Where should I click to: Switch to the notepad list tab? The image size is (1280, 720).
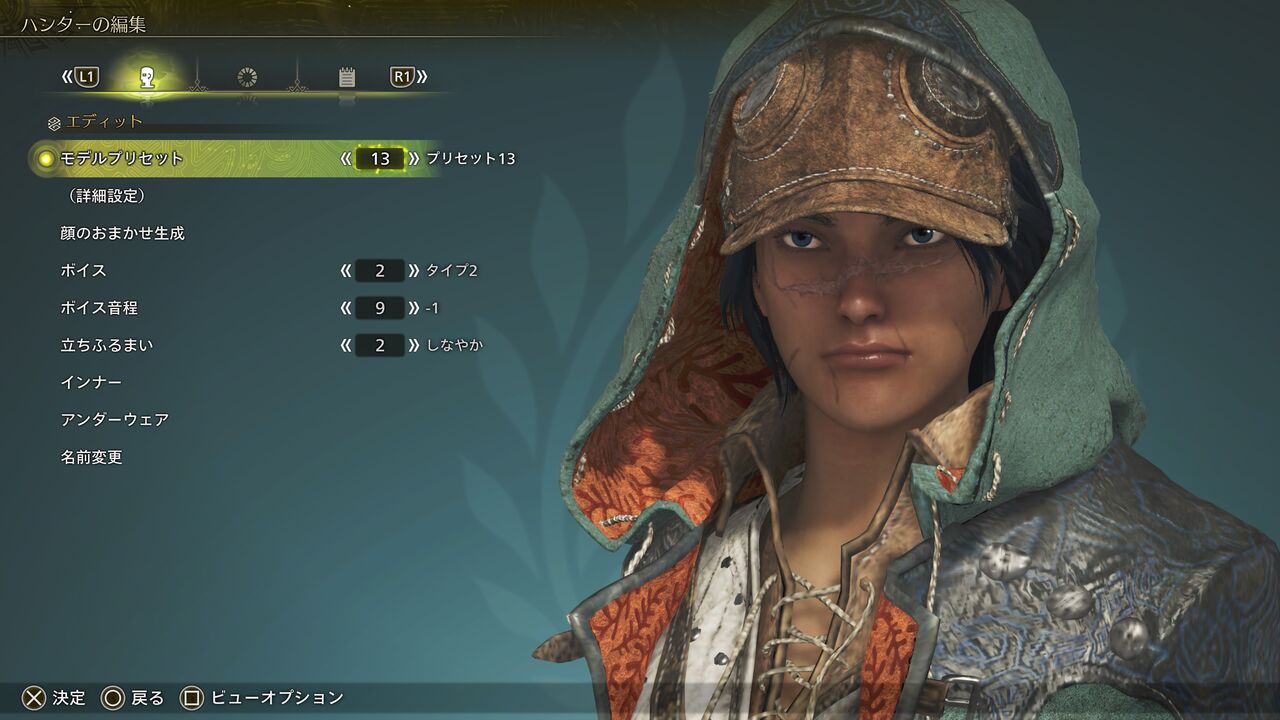(347, 77)
